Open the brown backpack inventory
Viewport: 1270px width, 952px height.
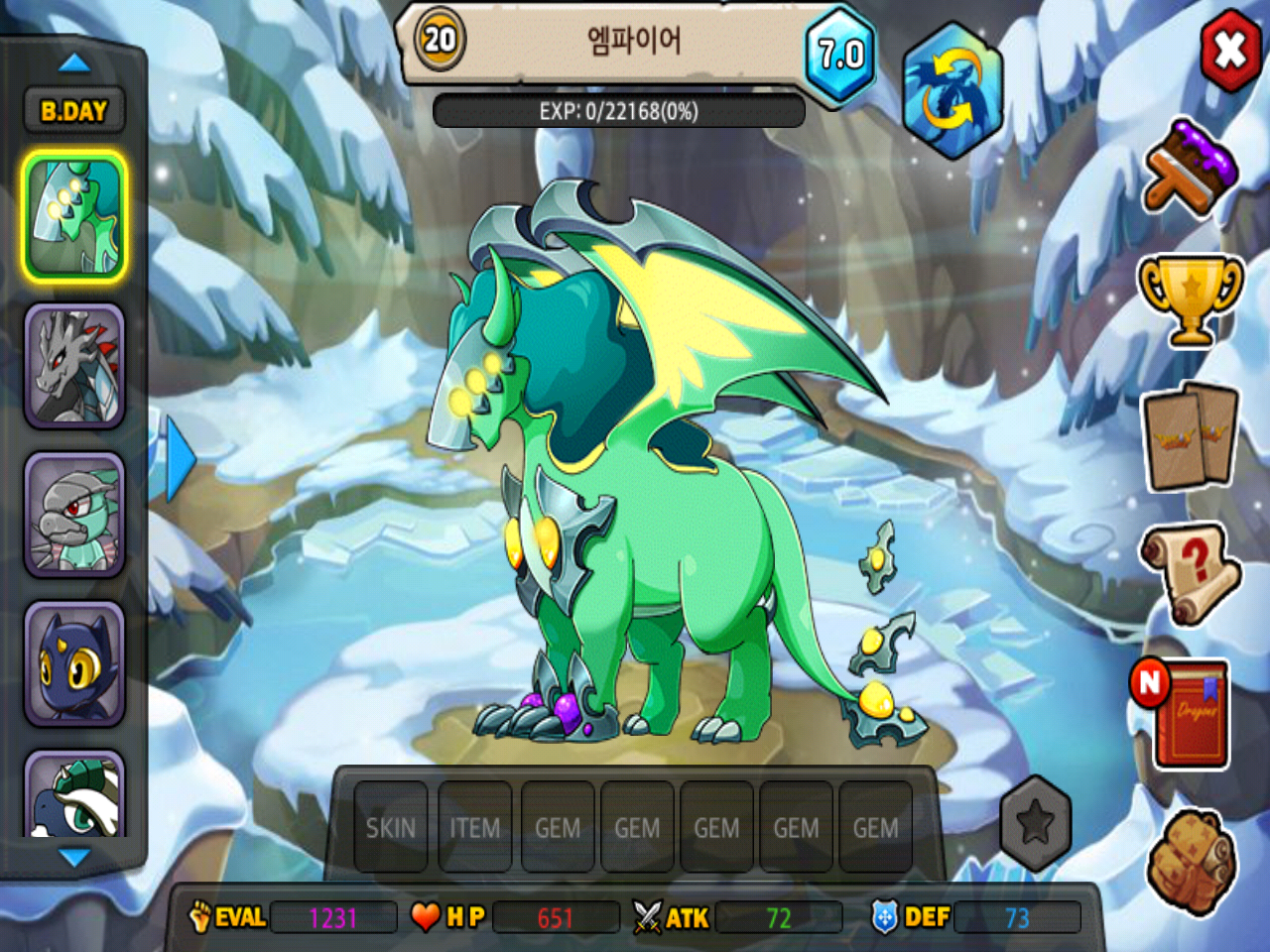tap(1190, 859)
